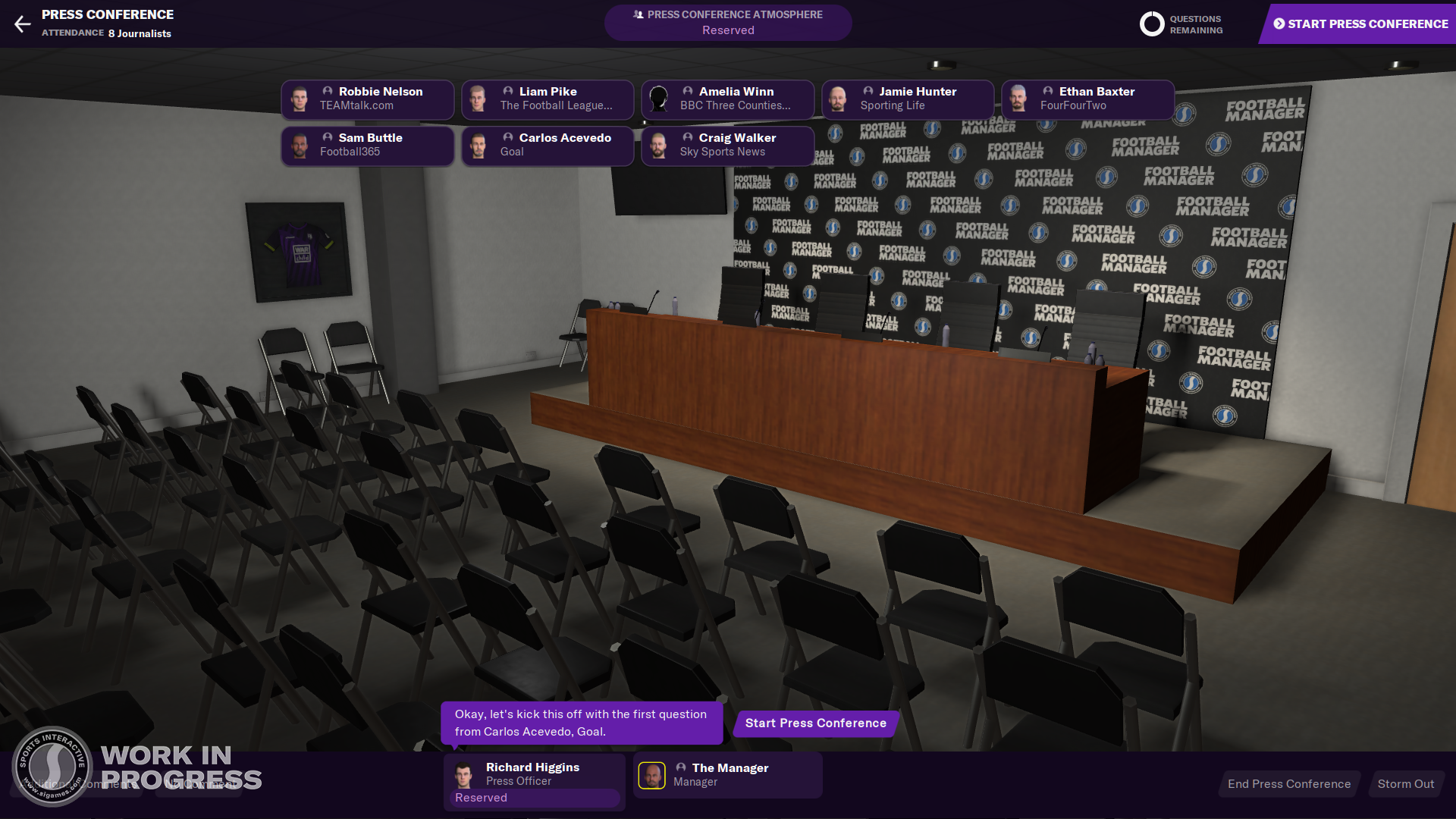Viewport: 1456px width, 819px height.
Task: Click the No Comment button
Action: 200,783
